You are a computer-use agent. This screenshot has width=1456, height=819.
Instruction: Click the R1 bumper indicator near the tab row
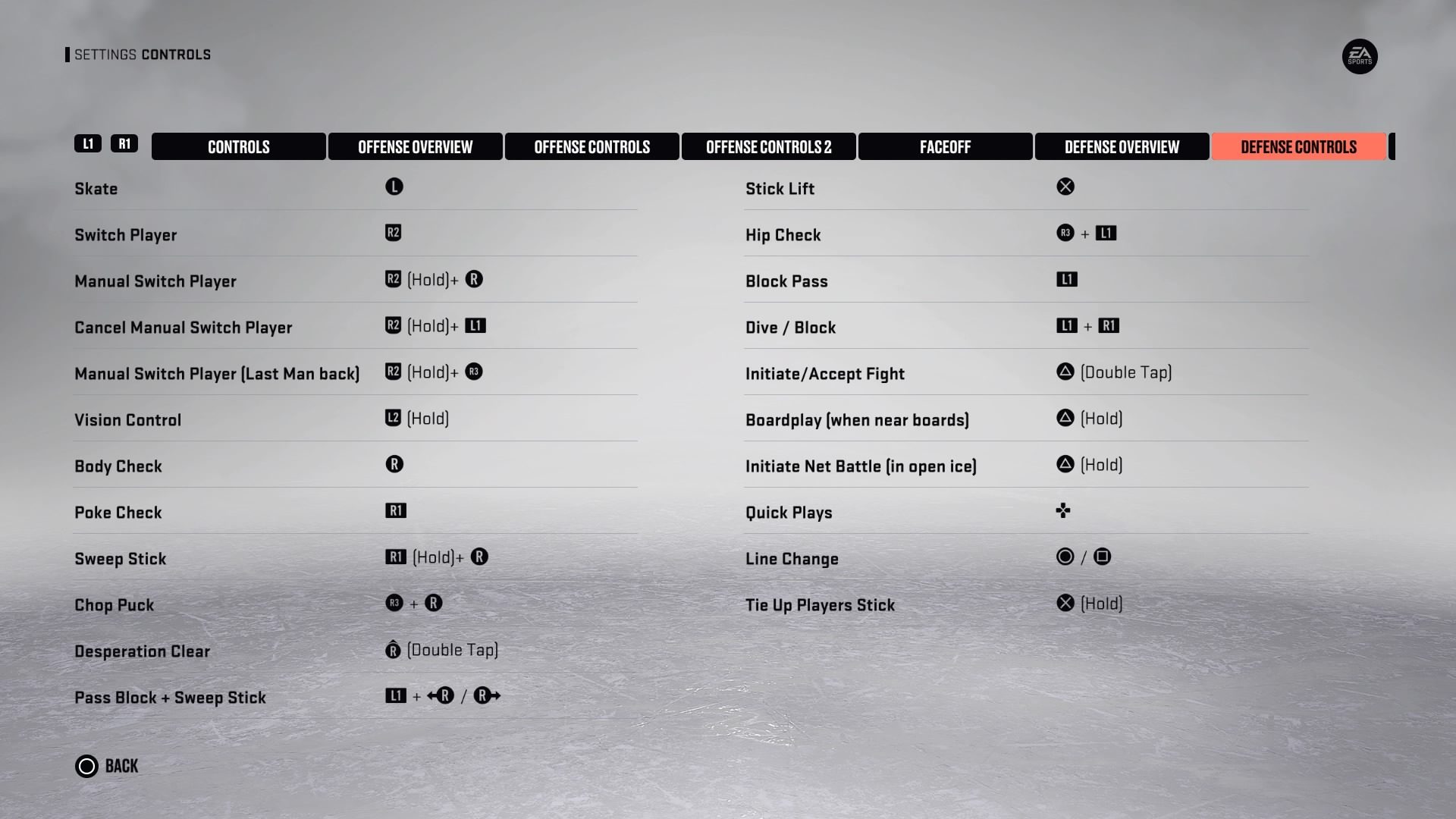point(125,143)
